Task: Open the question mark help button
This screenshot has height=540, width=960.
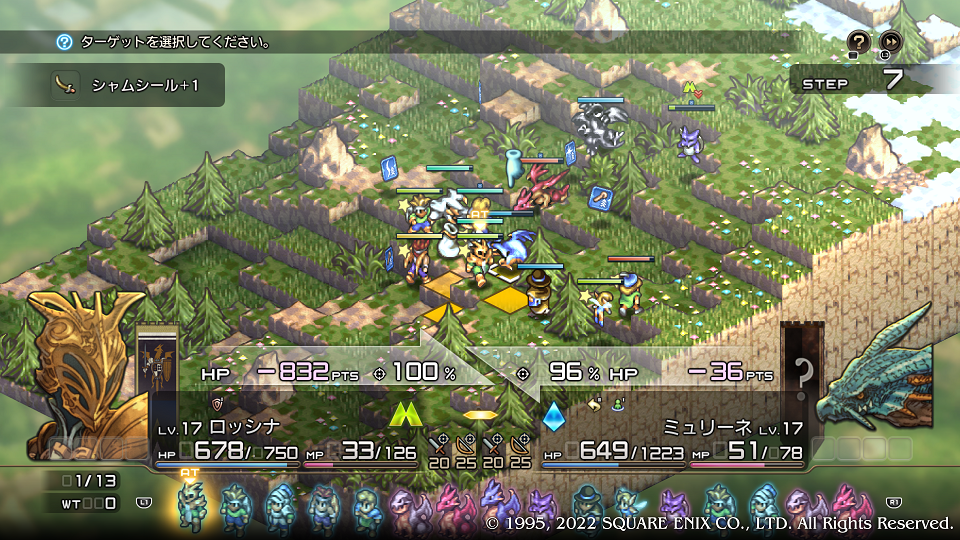Action: [x=858, y=41]
